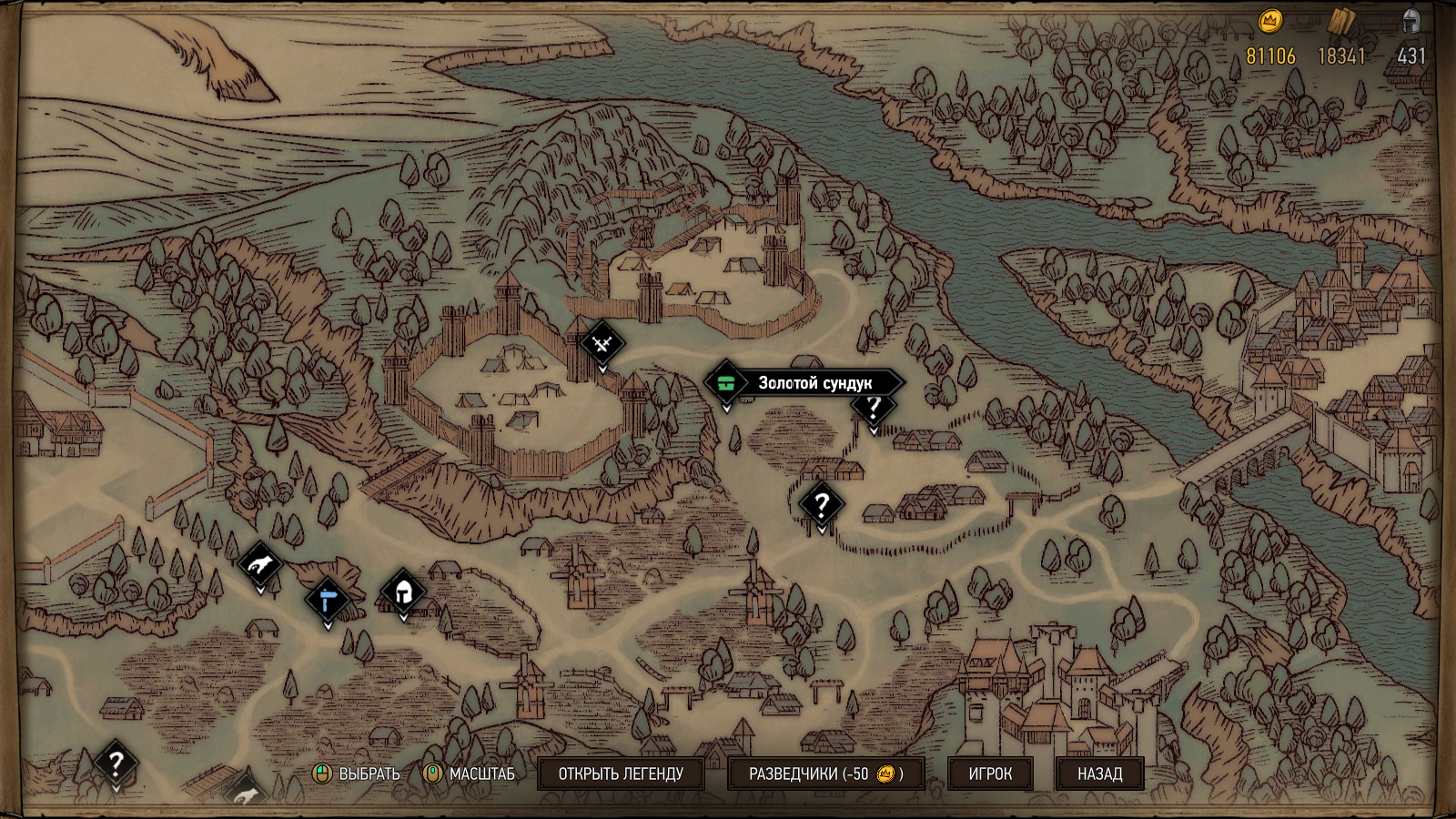The width and height of the screenshot is (1456, 819).
Task: Choose the blue signpost map marker
Action: pyautogui.click(x=328, y=600)
